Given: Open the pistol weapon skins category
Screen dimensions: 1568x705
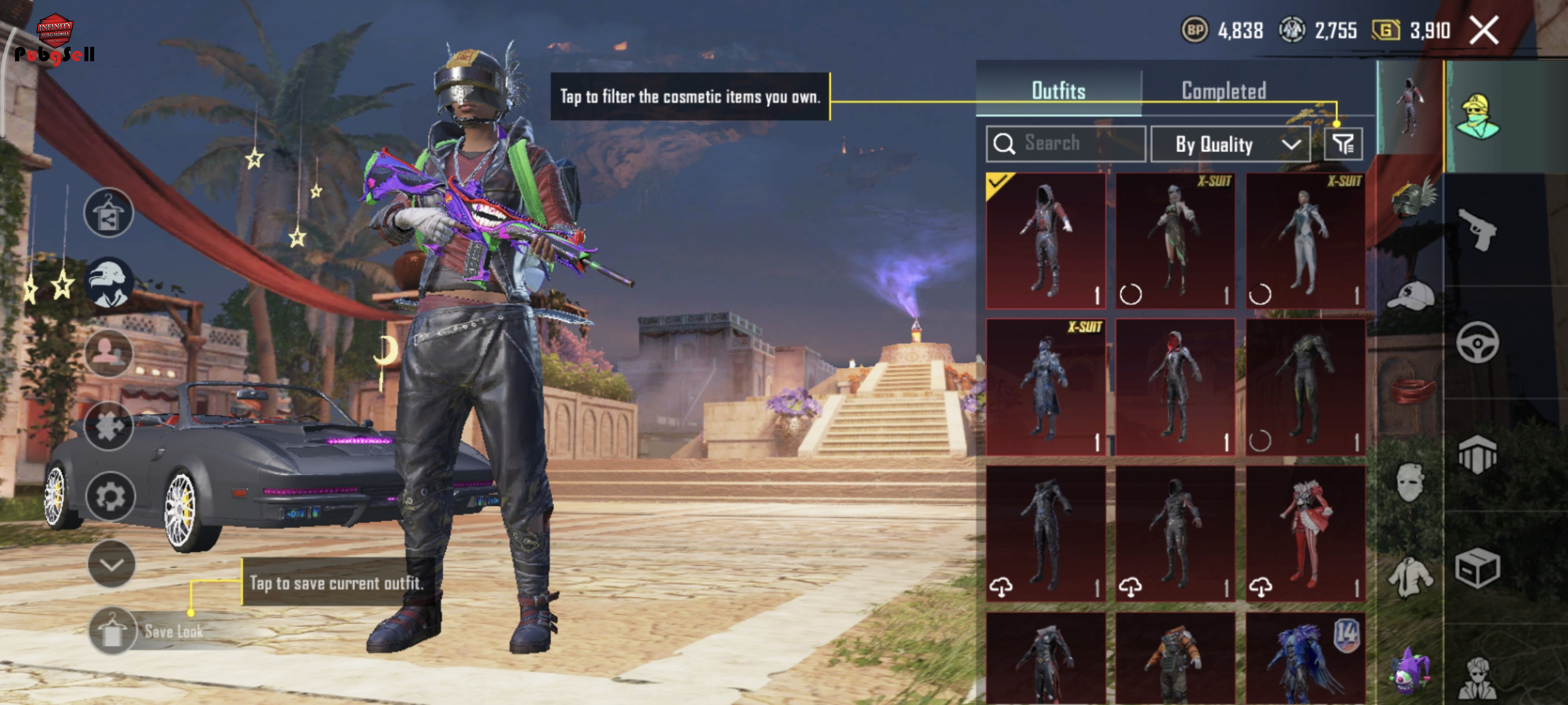Looking at the screenshot, I should [x=1478, y=229].
